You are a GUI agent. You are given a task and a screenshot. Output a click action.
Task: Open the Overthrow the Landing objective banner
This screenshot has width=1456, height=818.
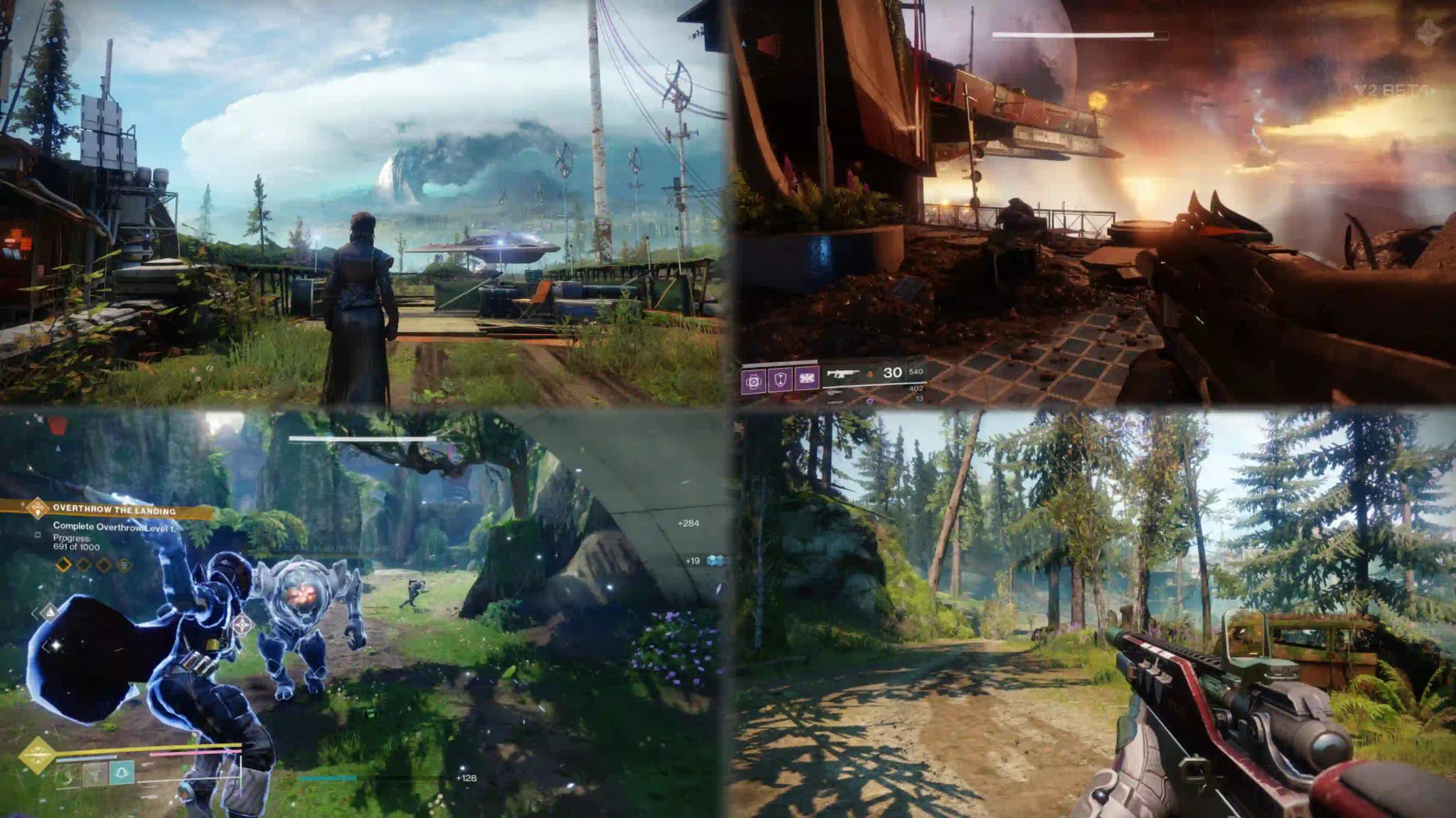(x=114, y=510)
